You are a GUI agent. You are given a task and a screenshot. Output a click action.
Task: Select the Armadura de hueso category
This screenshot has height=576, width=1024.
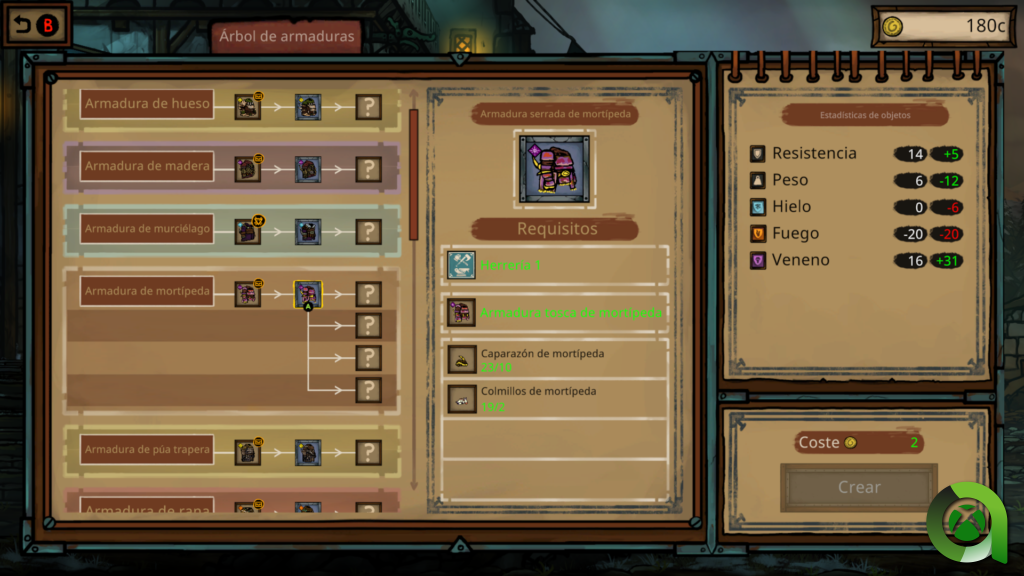point(147,104)
